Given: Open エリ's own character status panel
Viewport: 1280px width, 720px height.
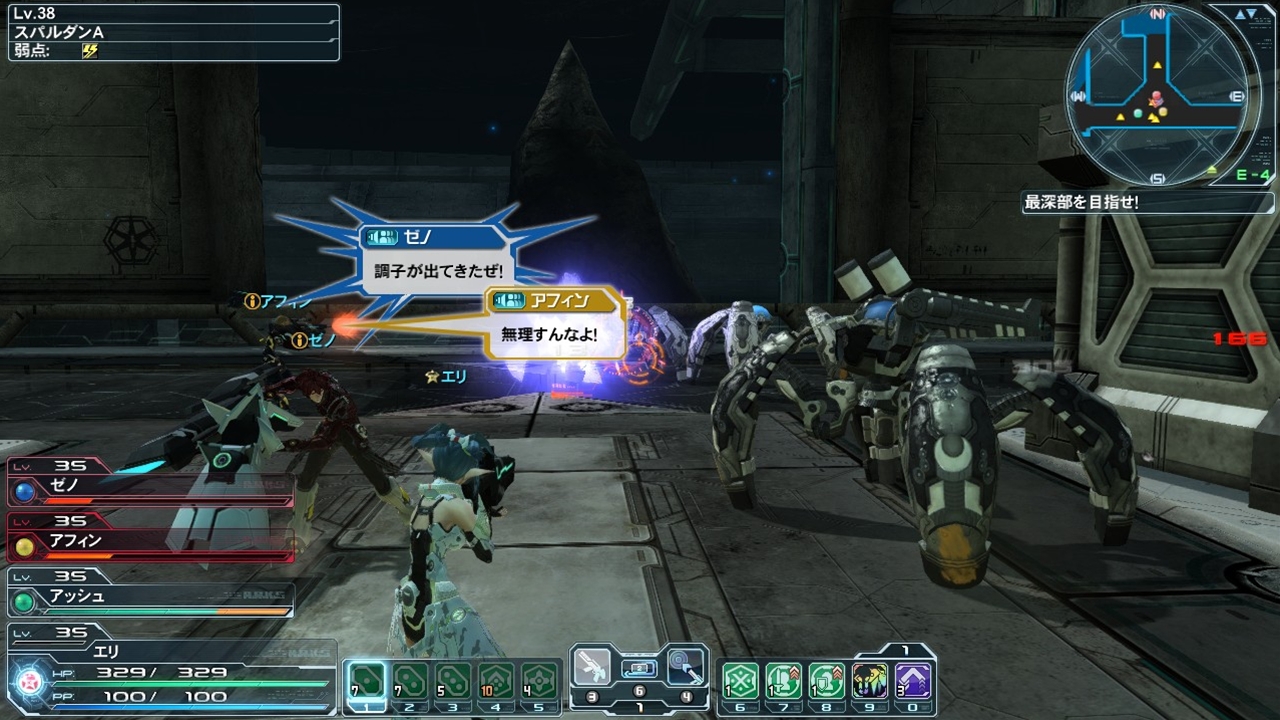Looking at the screenshot, I should [x=170, y=672].
